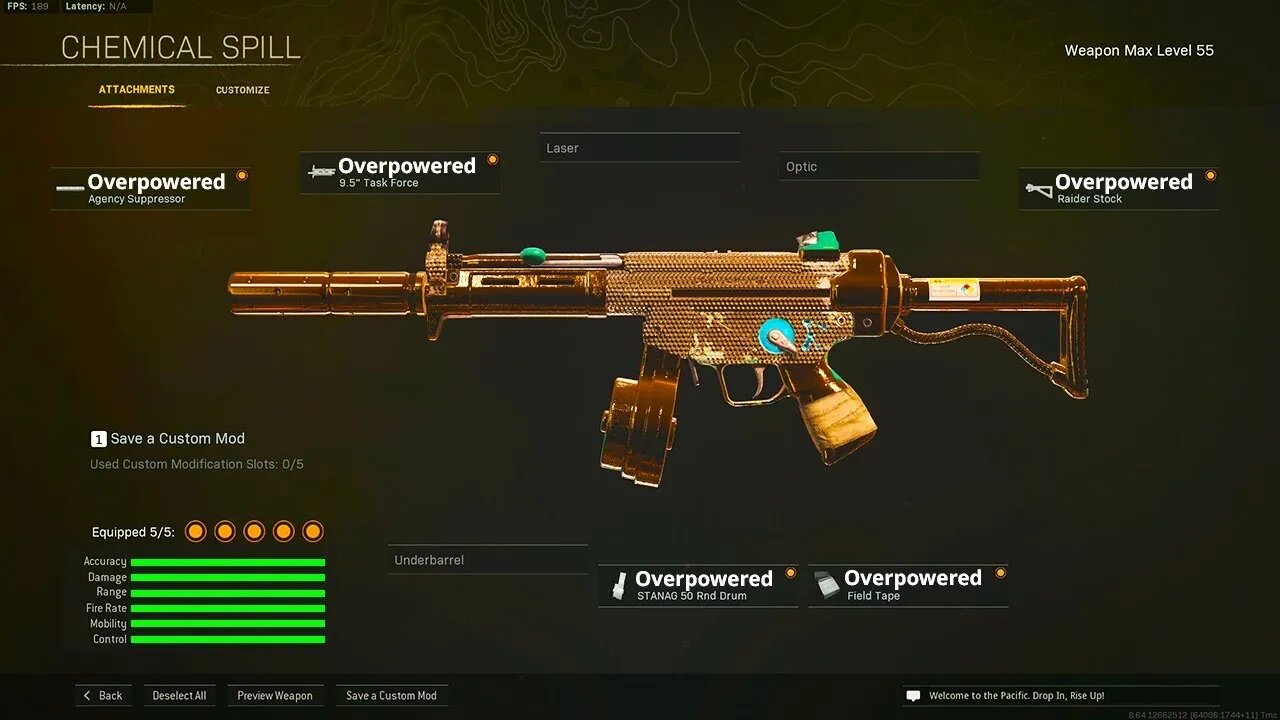Select the Attachments tab

pos(136,89)
